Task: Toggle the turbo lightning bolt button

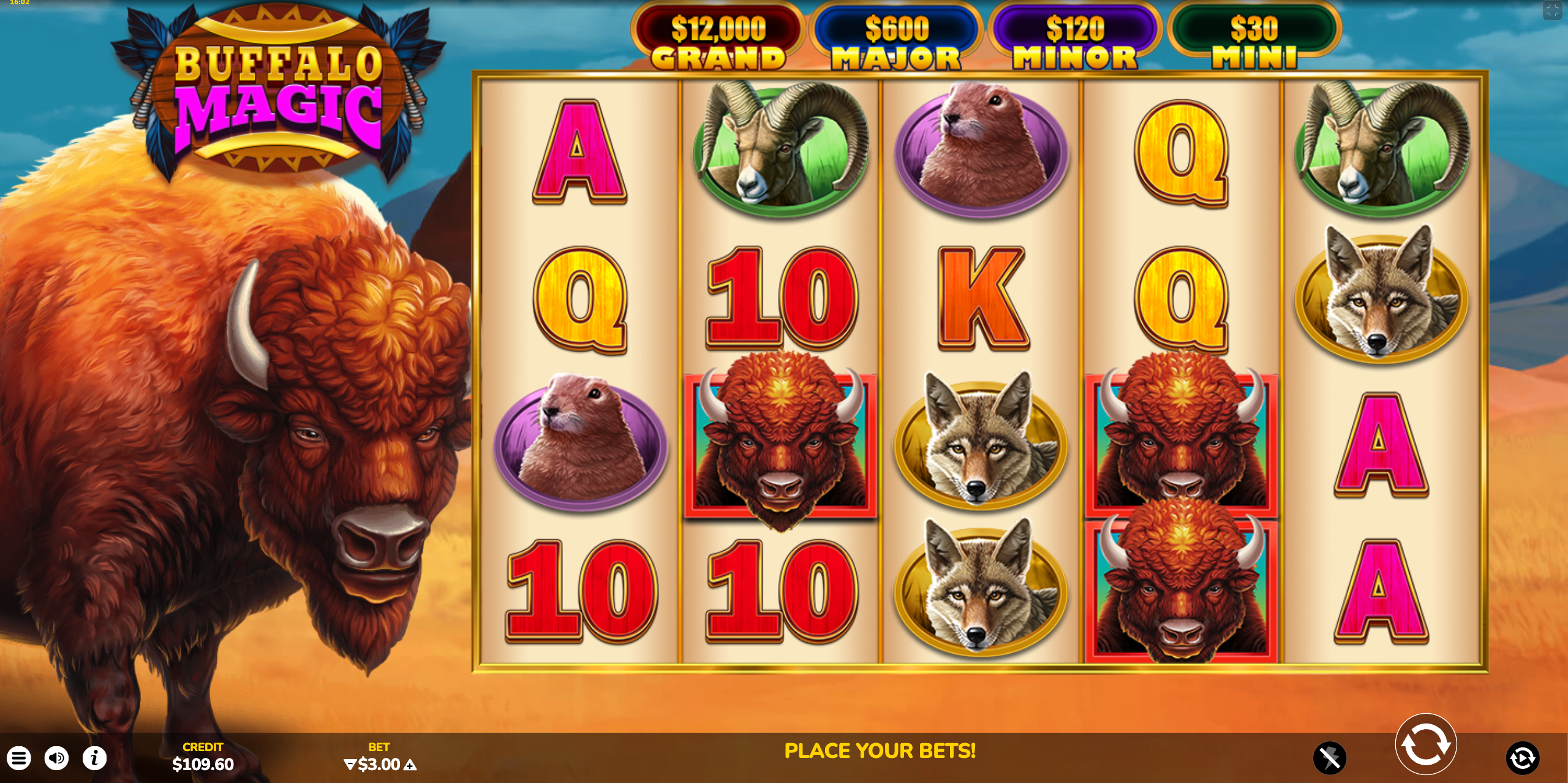Action: coord(1329,758)
